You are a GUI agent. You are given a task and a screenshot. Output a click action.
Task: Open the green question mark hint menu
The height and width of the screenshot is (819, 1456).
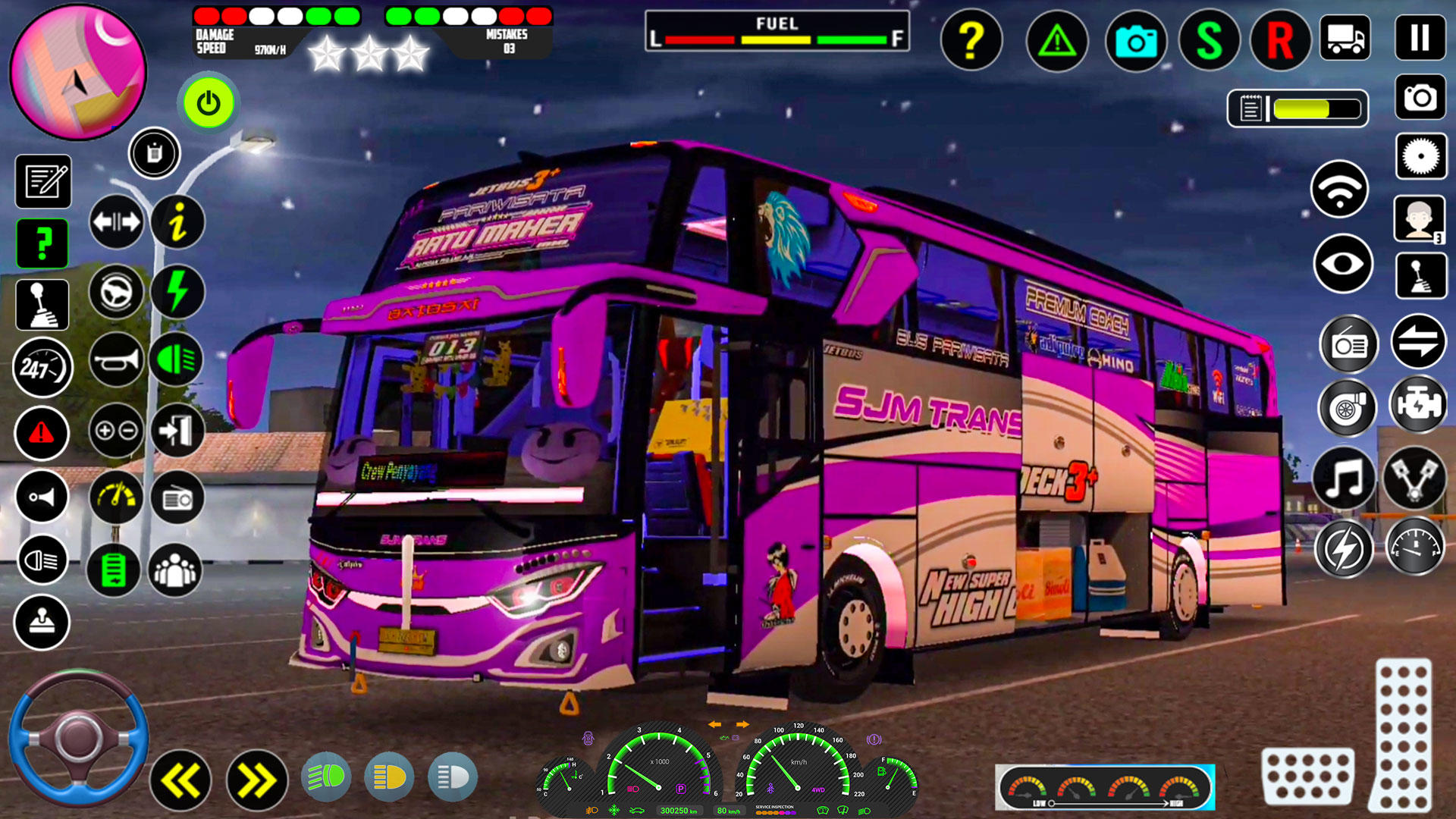pyautogui.click(x=42, y=243)
